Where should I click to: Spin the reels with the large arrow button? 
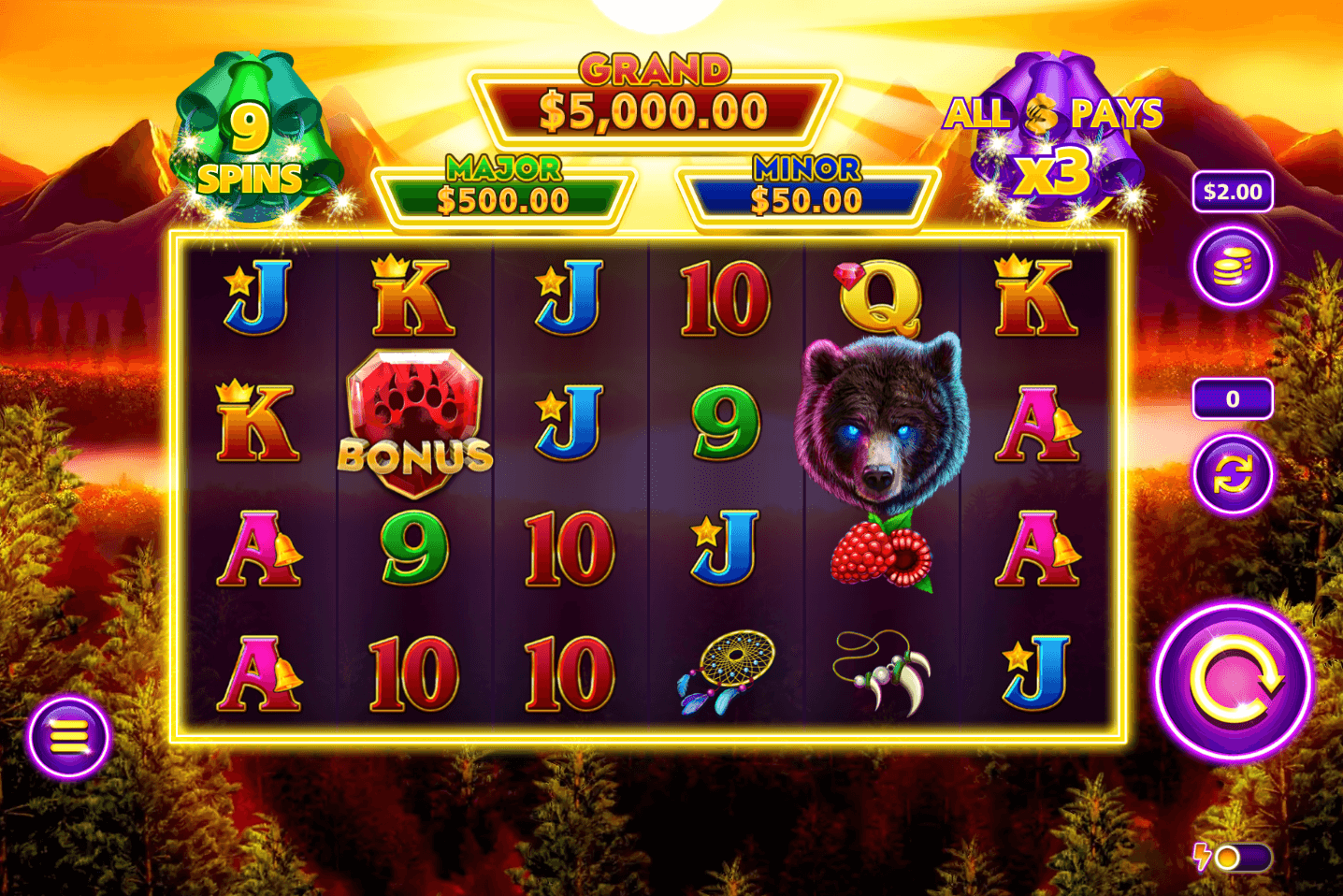pyautogui.click(x=1234, y=682)
